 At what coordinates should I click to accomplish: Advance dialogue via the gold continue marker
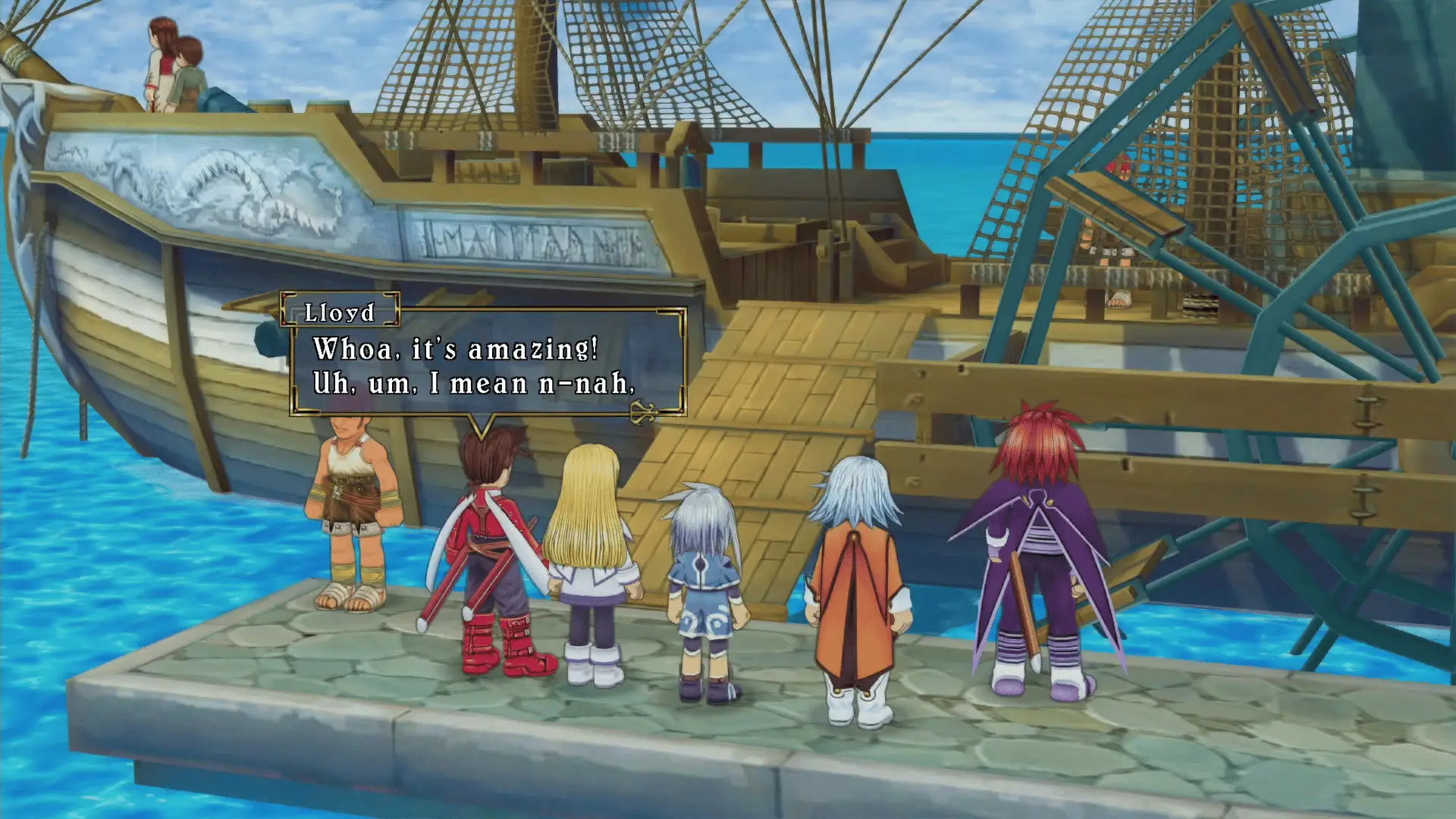(644, 412)
